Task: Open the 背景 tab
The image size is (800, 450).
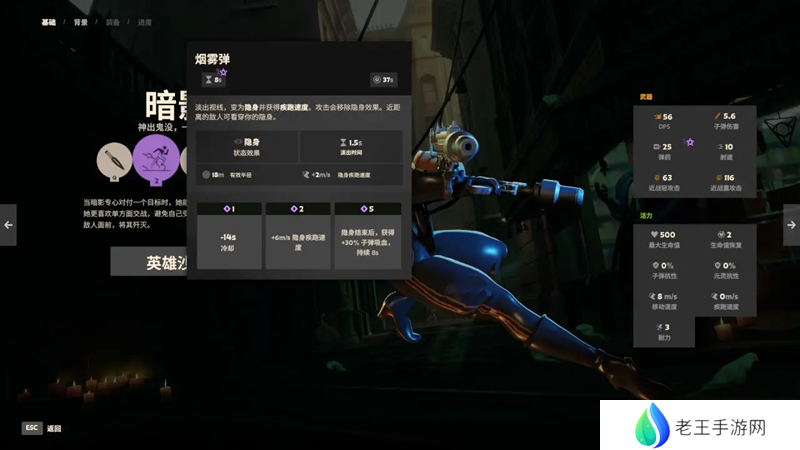Action: tap(81, 22)
